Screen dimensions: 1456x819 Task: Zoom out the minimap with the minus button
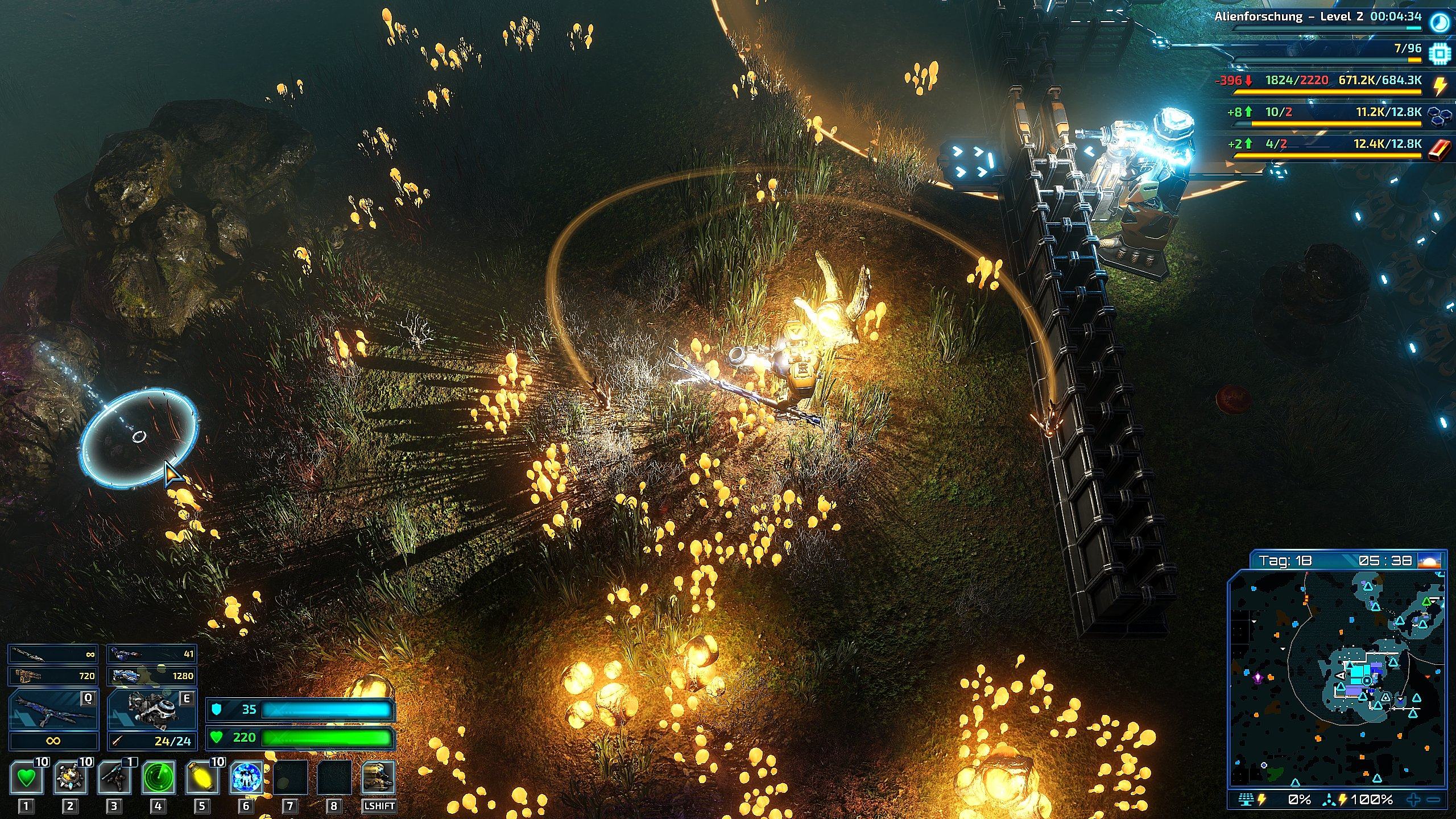(1433, 800)
